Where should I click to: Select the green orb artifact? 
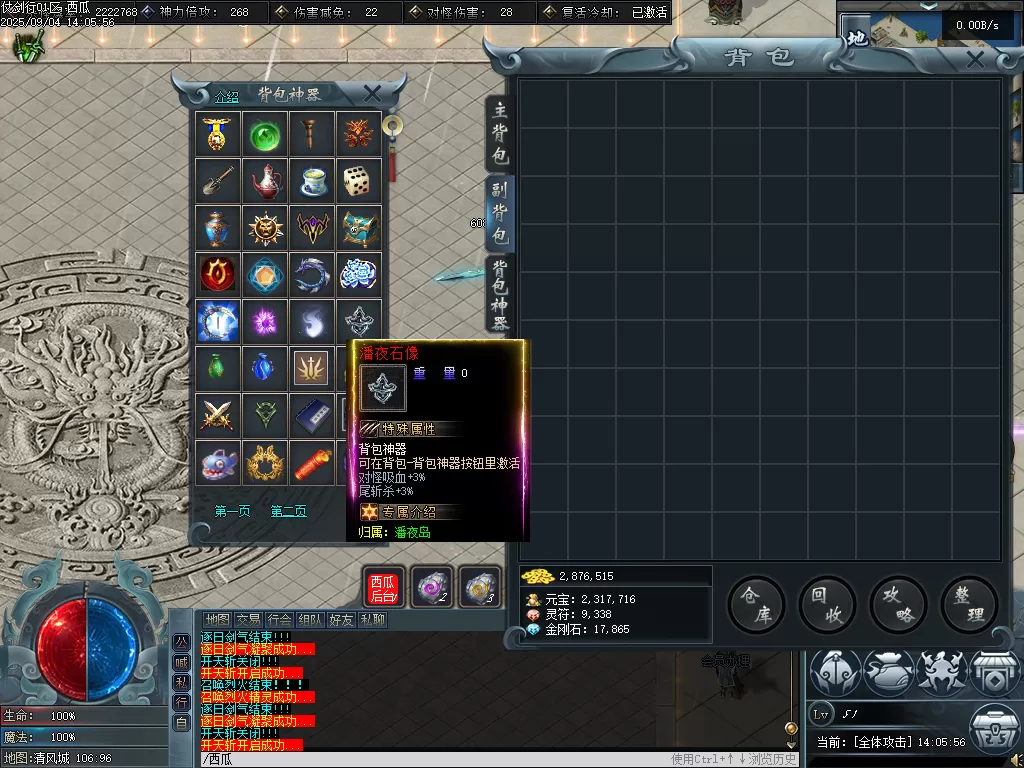pos(265,133)
